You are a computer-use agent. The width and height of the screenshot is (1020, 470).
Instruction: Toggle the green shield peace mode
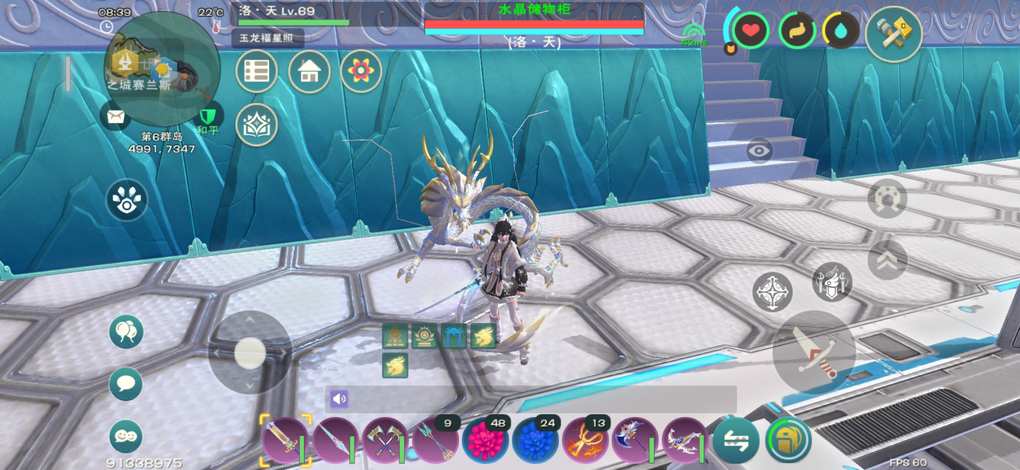[x=209, y=117]
